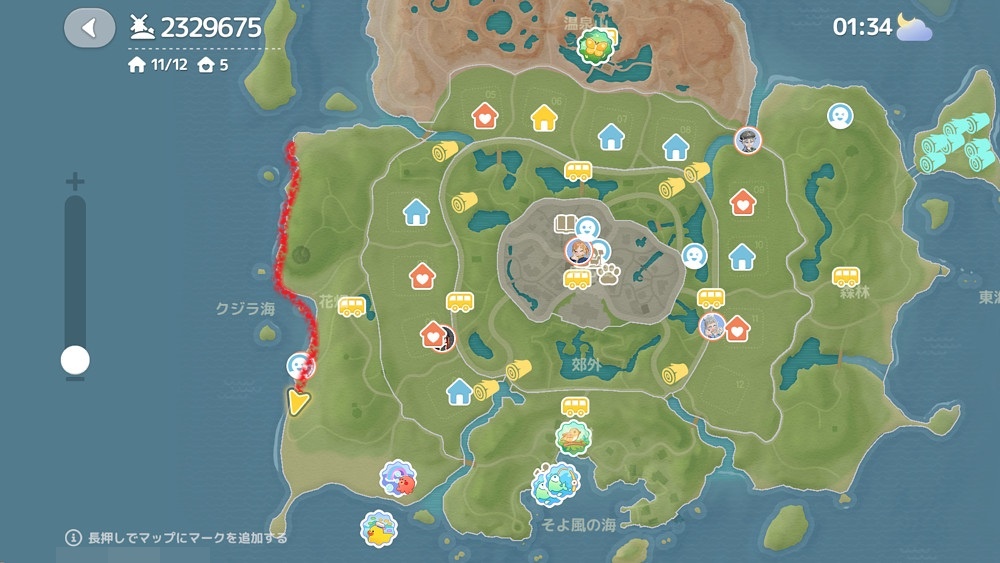Select the paw print marker
Screen dimensions: 1000x563
pos(608,271)
